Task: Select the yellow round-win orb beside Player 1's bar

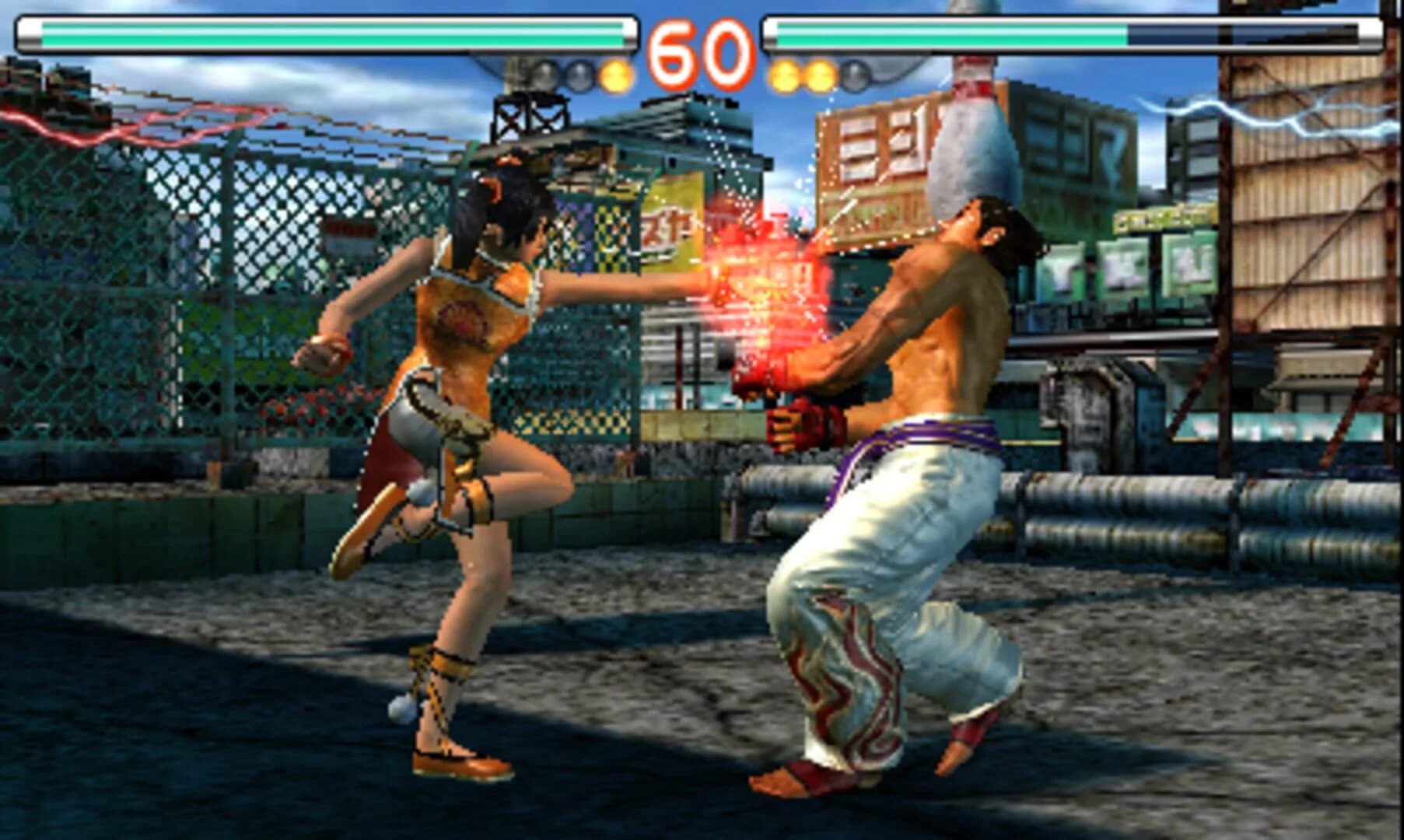Action: click(615, 75)
